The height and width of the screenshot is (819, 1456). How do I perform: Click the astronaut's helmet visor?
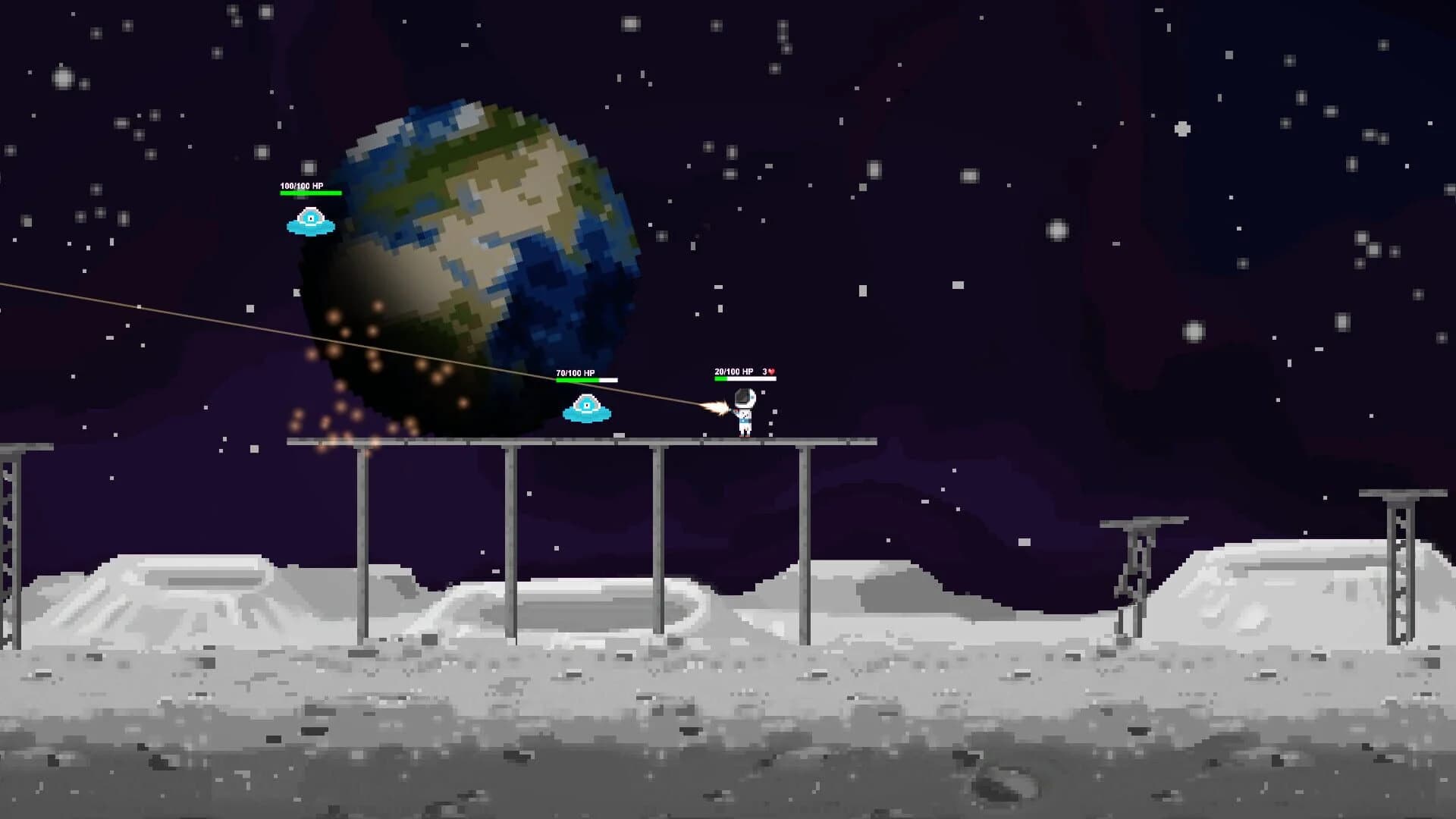pyautogui.click(x=743, y=397)
